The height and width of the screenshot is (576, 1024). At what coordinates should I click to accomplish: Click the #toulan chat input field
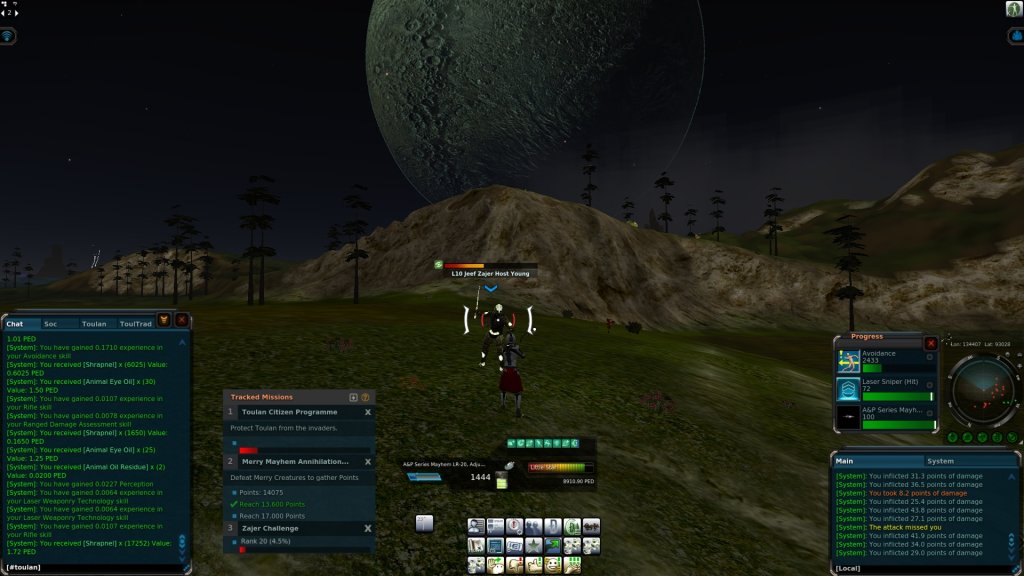[95, 567]
